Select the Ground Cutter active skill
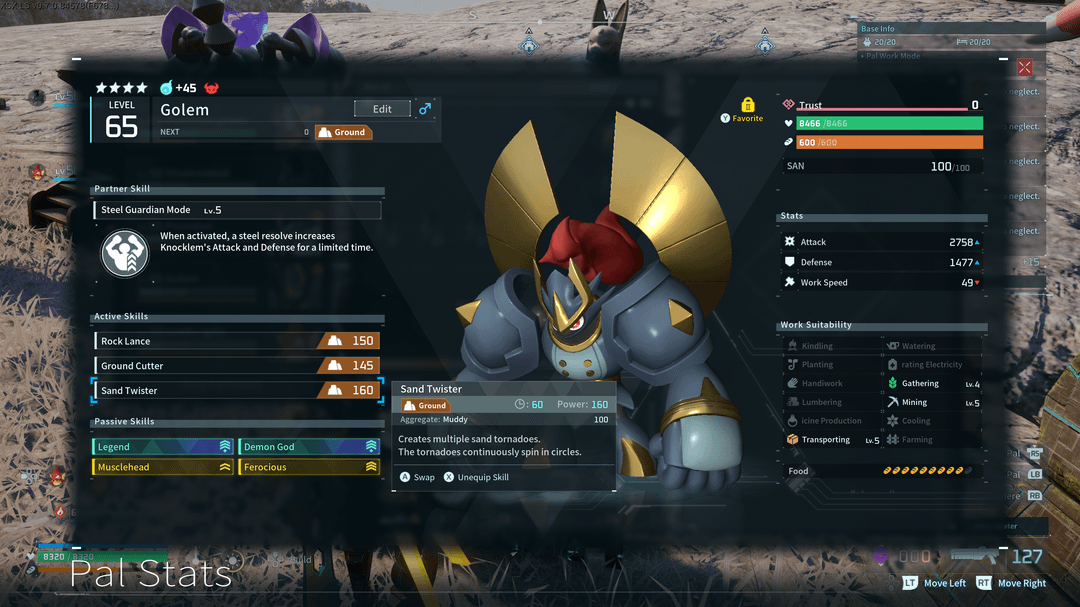This screenshot has width=1080, height=607. tap(236, 366)
